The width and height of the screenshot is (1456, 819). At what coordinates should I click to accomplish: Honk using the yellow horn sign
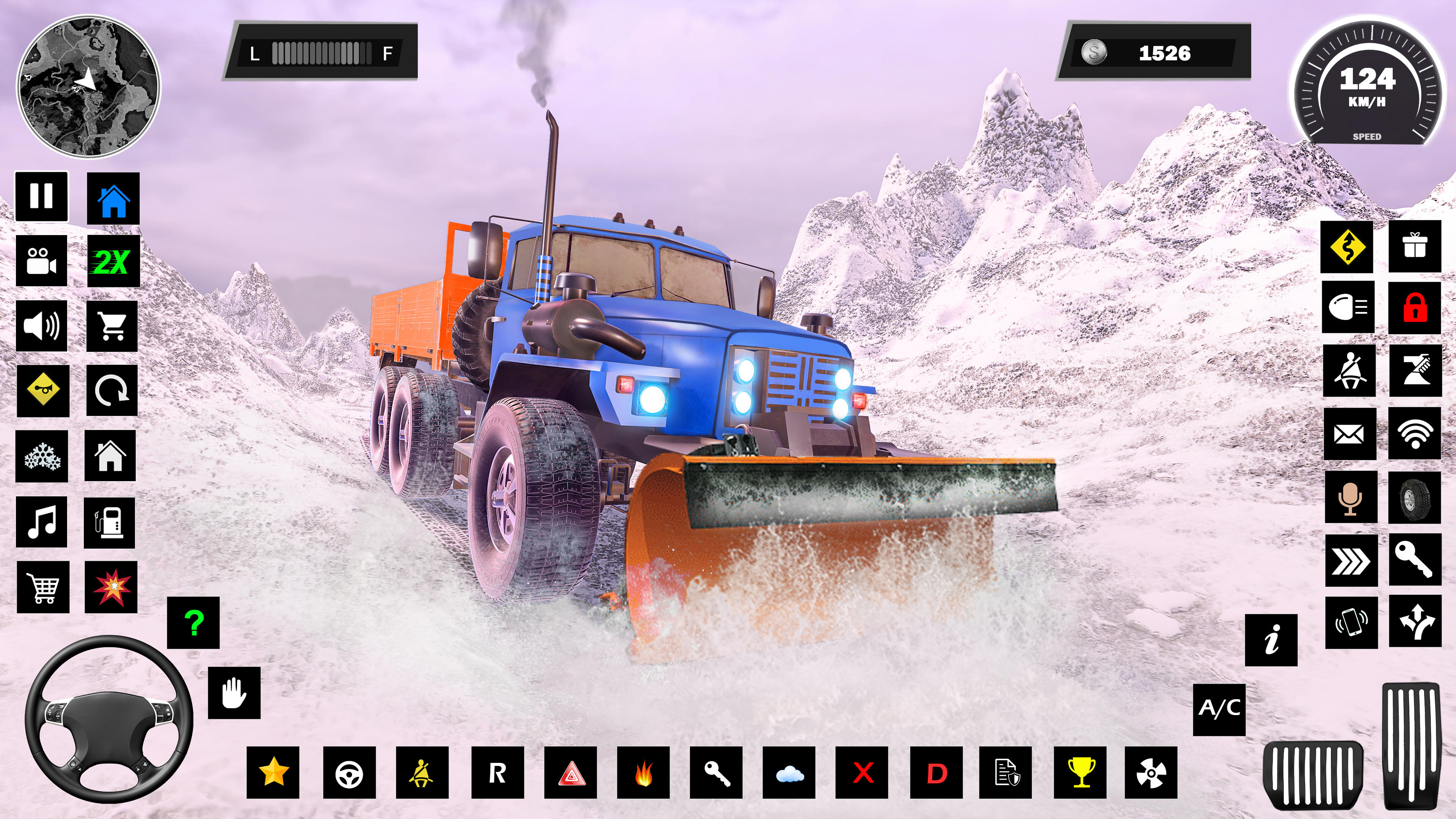pos(43,391)
